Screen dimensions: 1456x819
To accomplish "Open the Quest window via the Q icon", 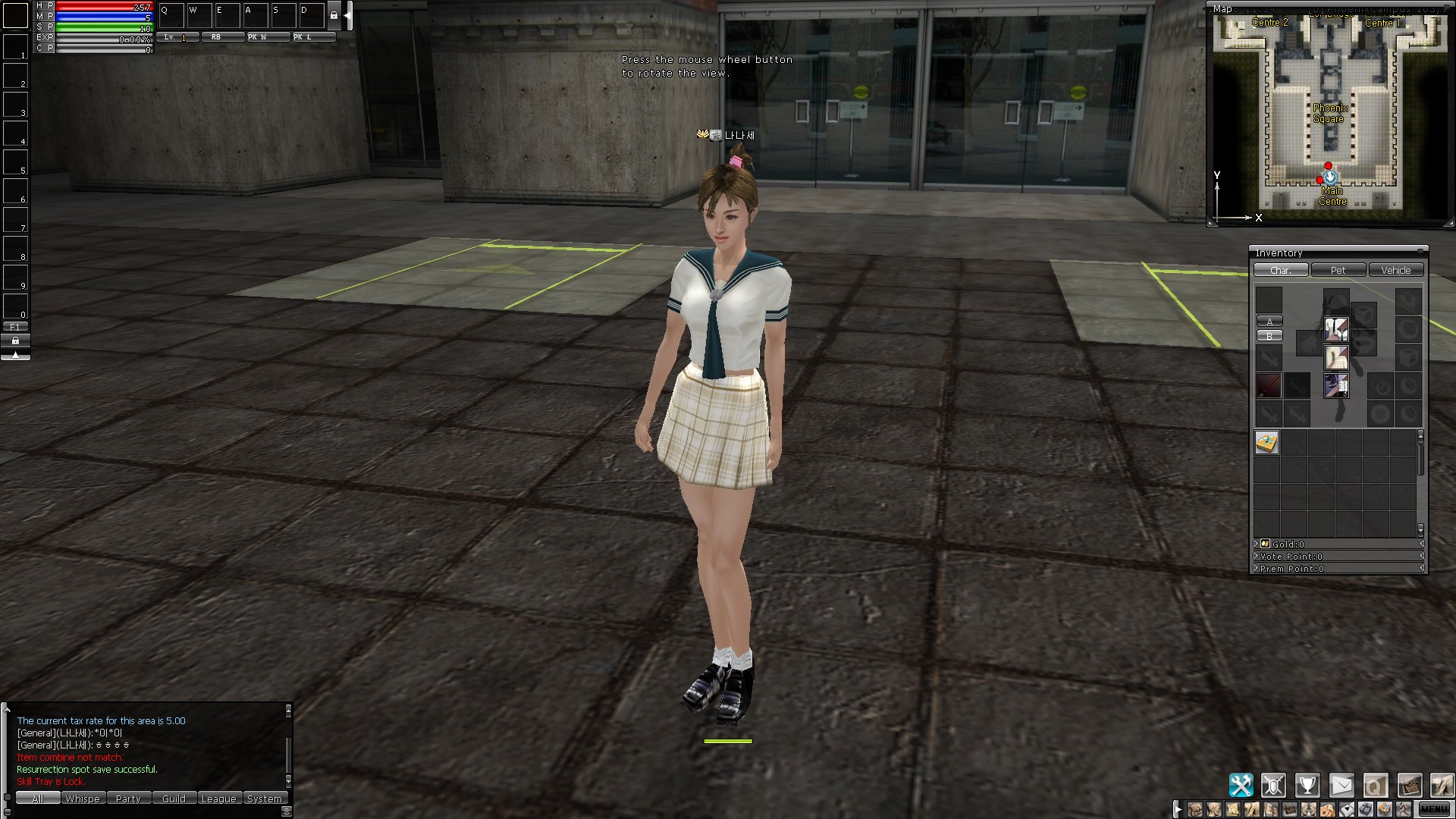I will (x=1376, y=785).
